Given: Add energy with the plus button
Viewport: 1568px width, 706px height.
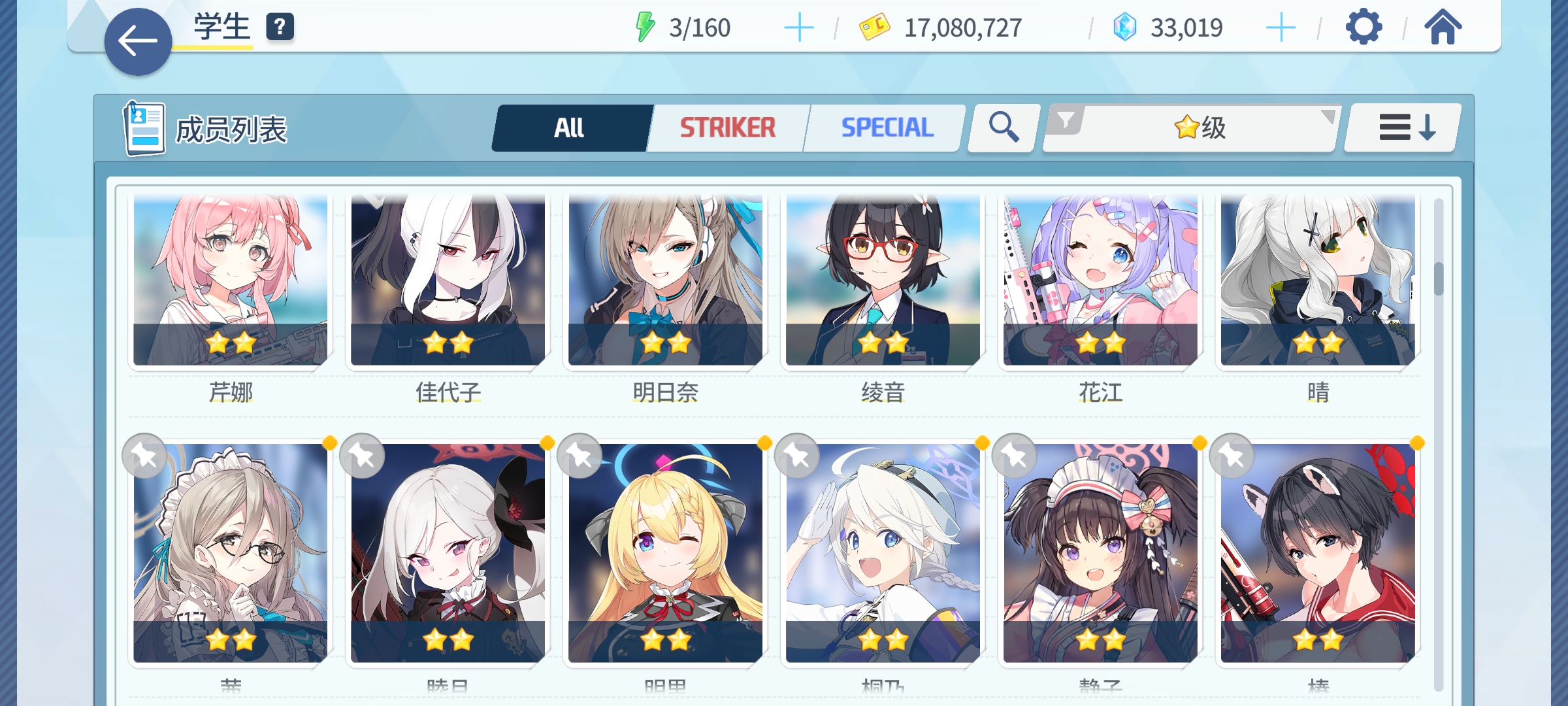Looking at the screenshot, I should tap(798, 28).
